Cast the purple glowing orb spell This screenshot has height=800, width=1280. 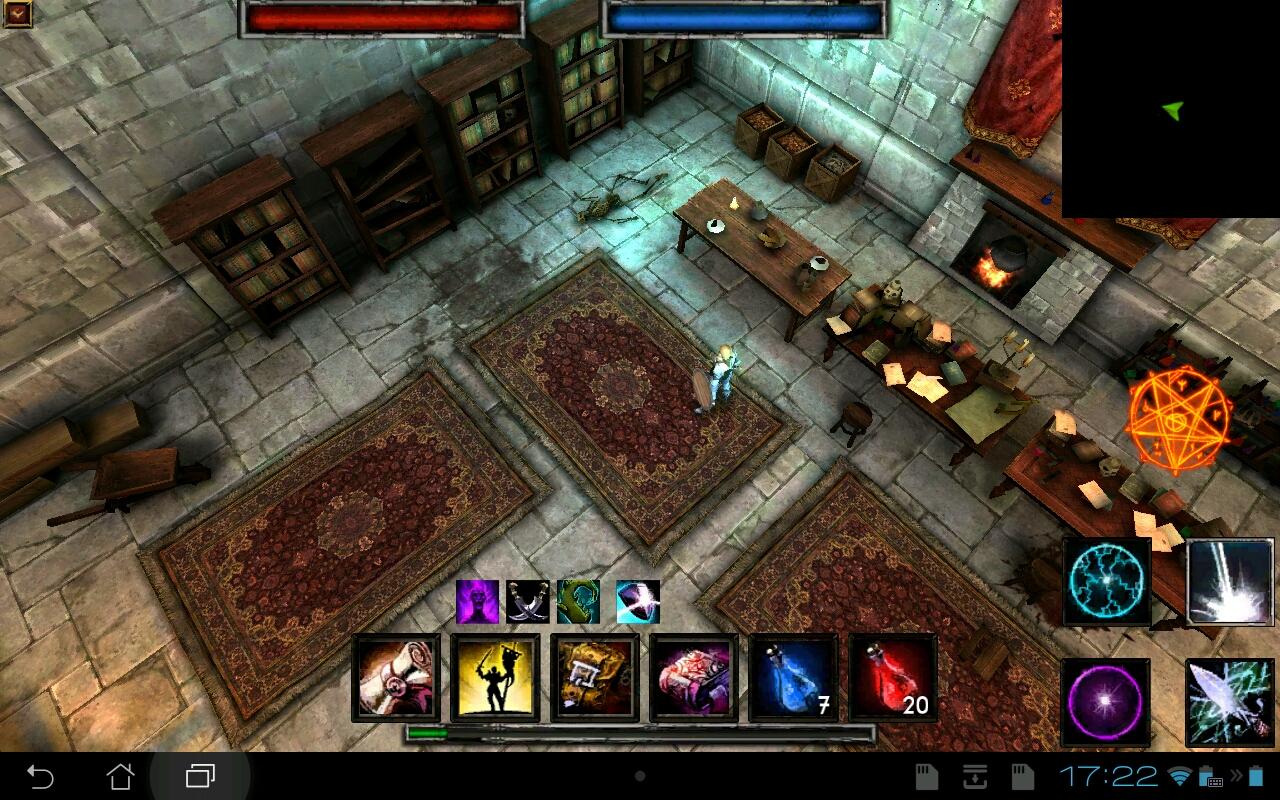click(x=1105, y=702)
